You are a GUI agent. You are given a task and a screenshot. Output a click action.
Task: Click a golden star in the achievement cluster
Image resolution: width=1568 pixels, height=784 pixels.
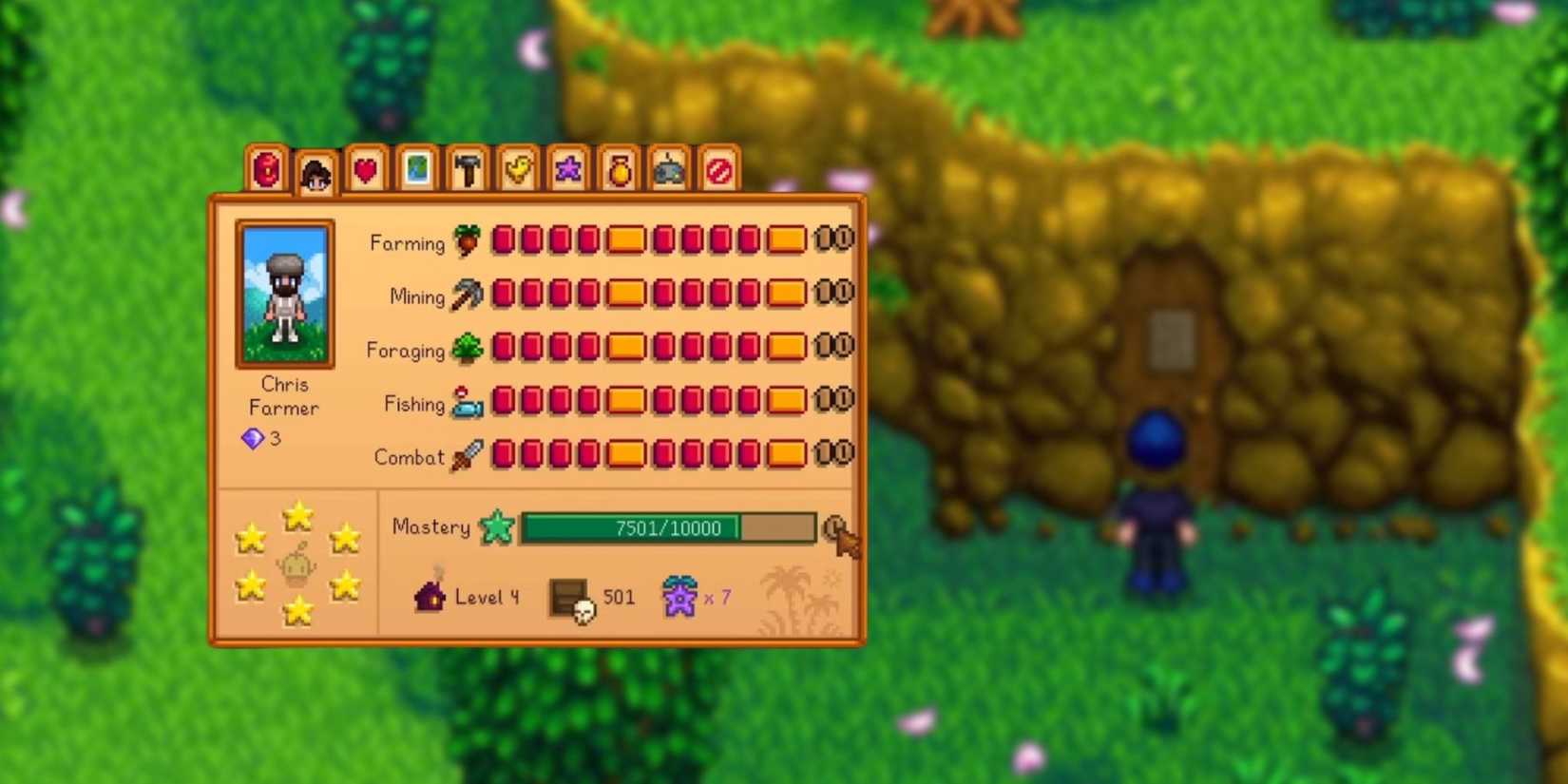[x=297, y=514]
